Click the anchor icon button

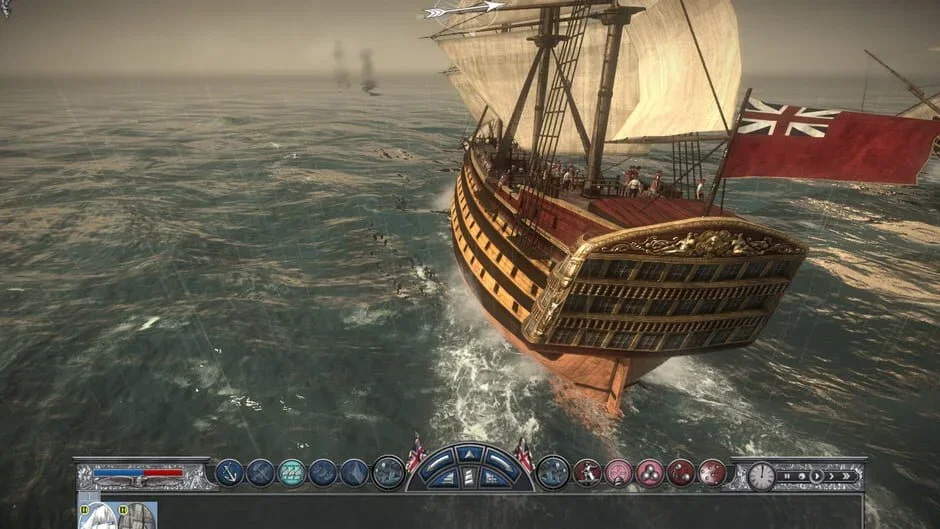tap(230, 473)
